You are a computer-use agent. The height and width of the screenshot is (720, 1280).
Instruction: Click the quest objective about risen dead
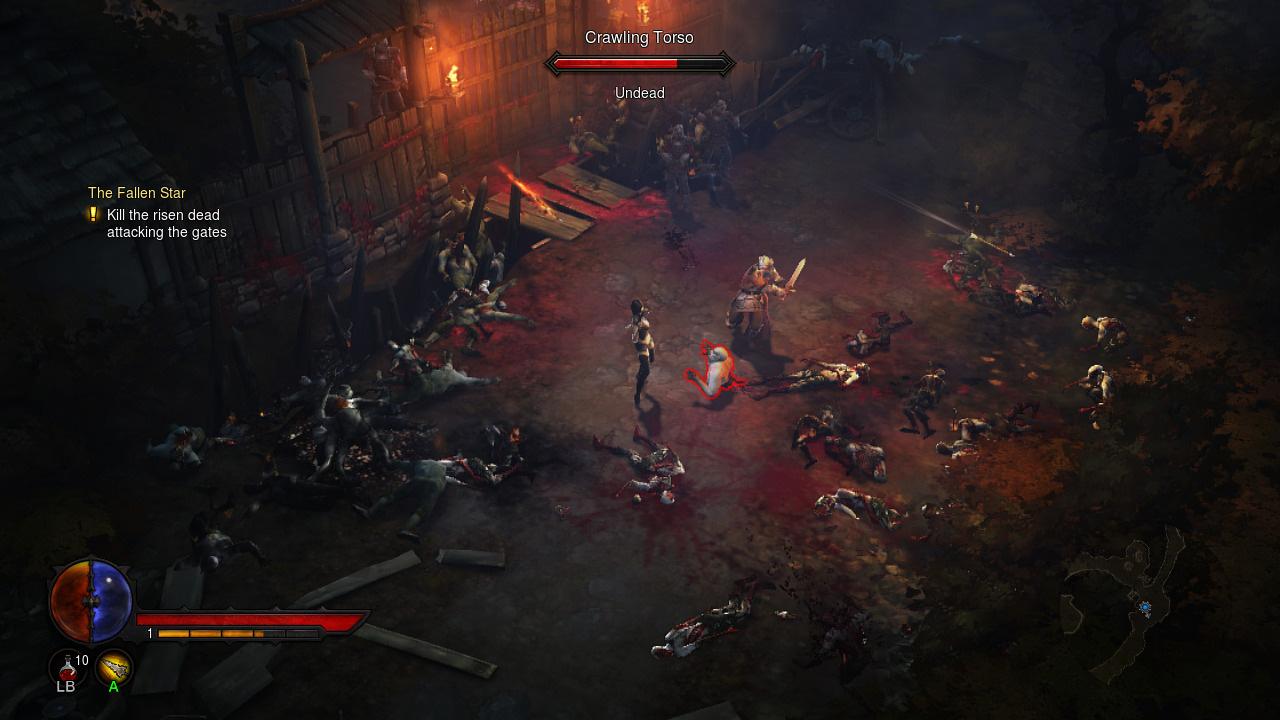[163, 223]
